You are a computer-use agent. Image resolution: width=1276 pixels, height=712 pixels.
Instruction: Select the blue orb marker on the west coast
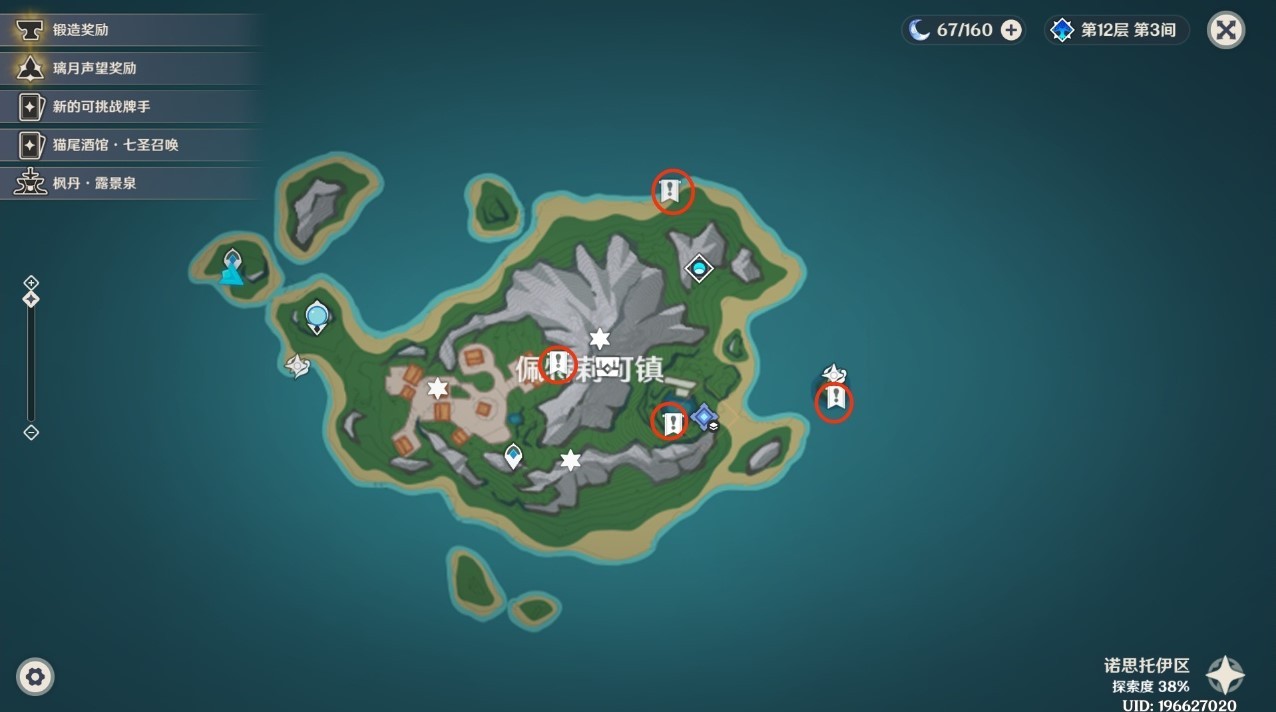(x=317, y=317)
